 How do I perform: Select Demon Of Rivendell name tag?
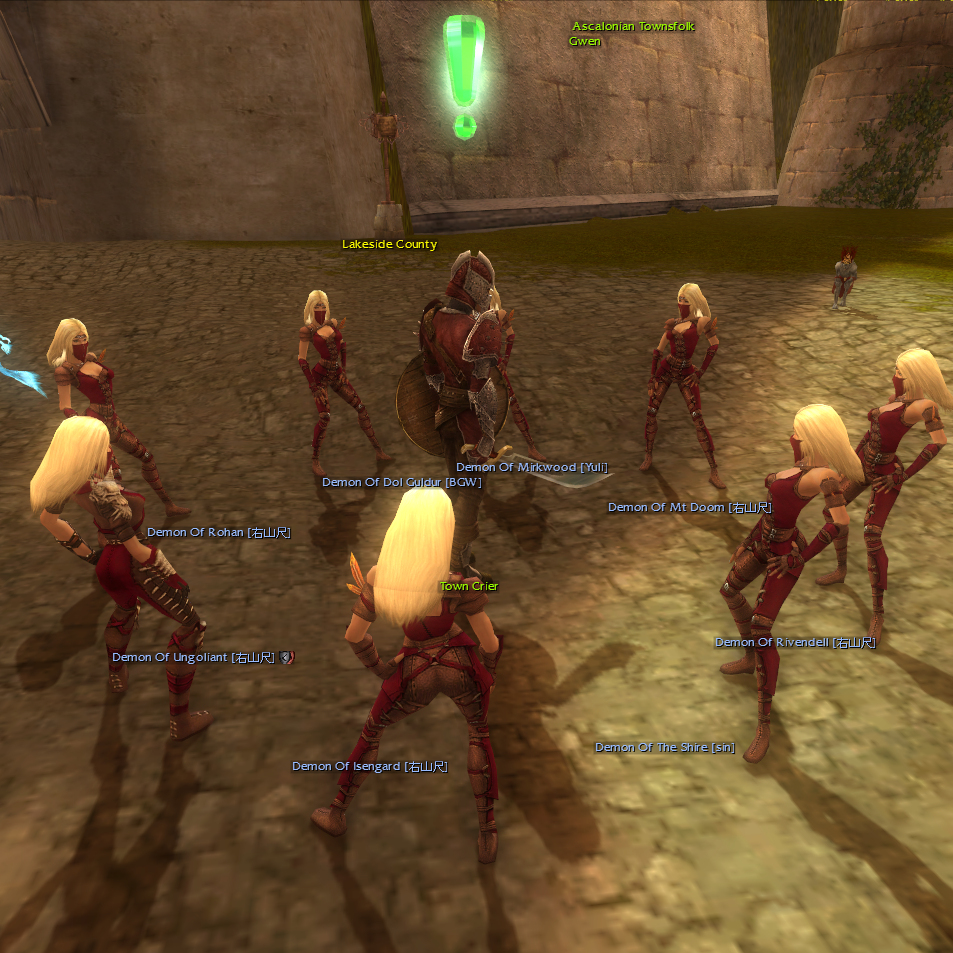pos(794,642)
